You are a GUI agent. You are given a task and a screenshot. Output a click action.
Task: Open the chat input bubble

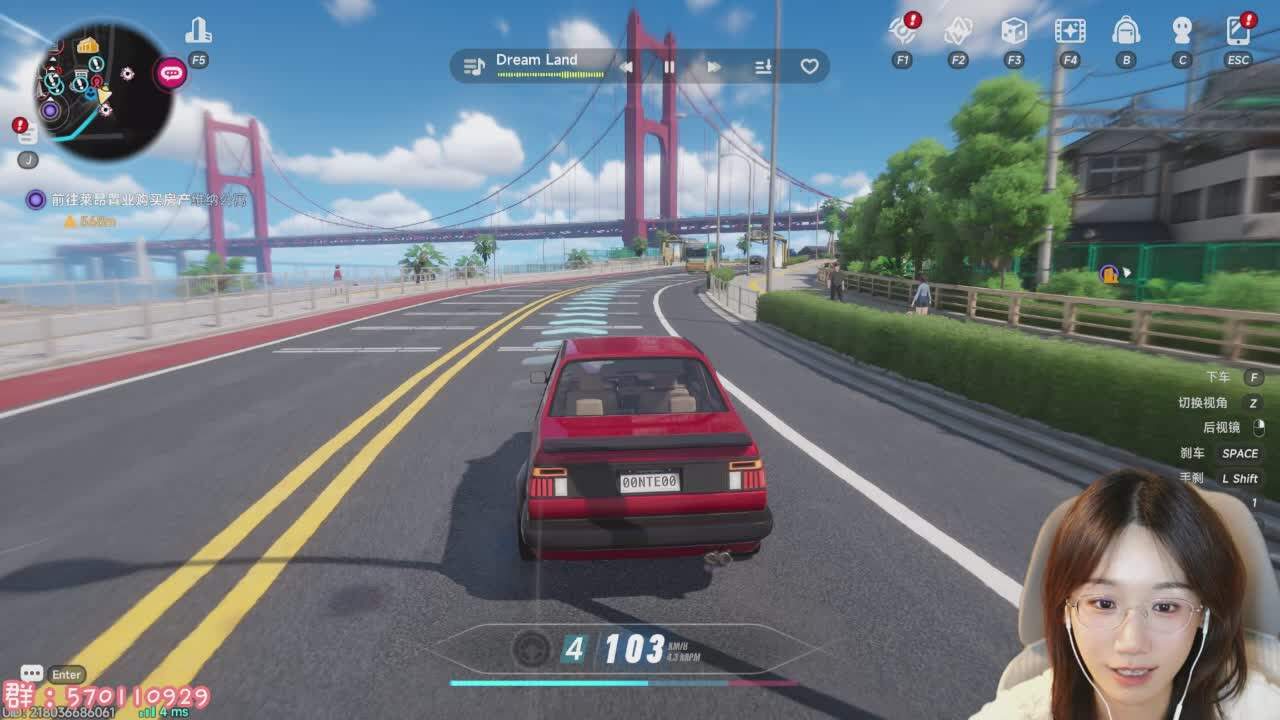(32, 674)
